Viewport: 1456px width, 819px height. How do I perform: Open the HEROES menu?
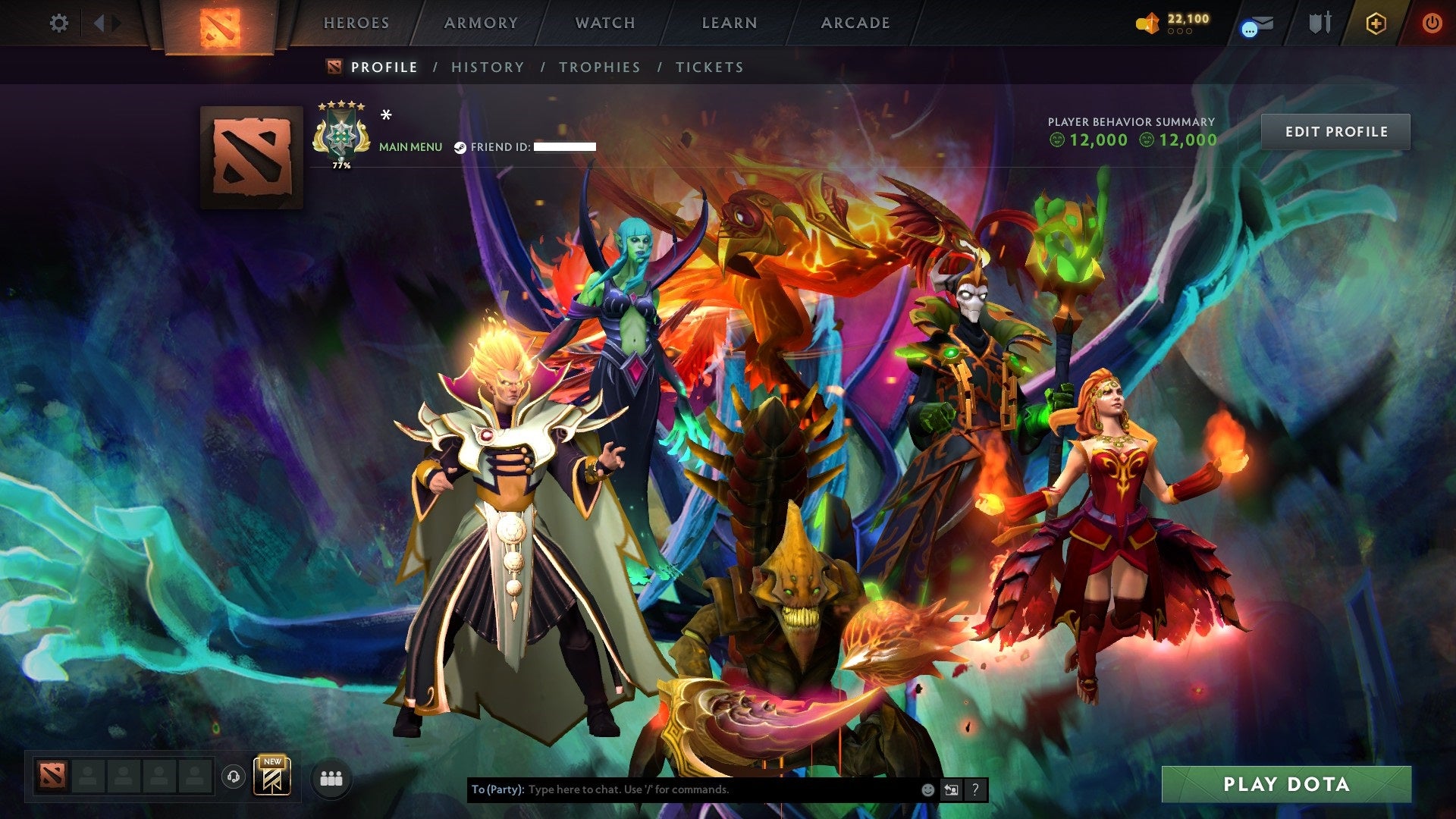pyautogui.click(x=356, y=23)
